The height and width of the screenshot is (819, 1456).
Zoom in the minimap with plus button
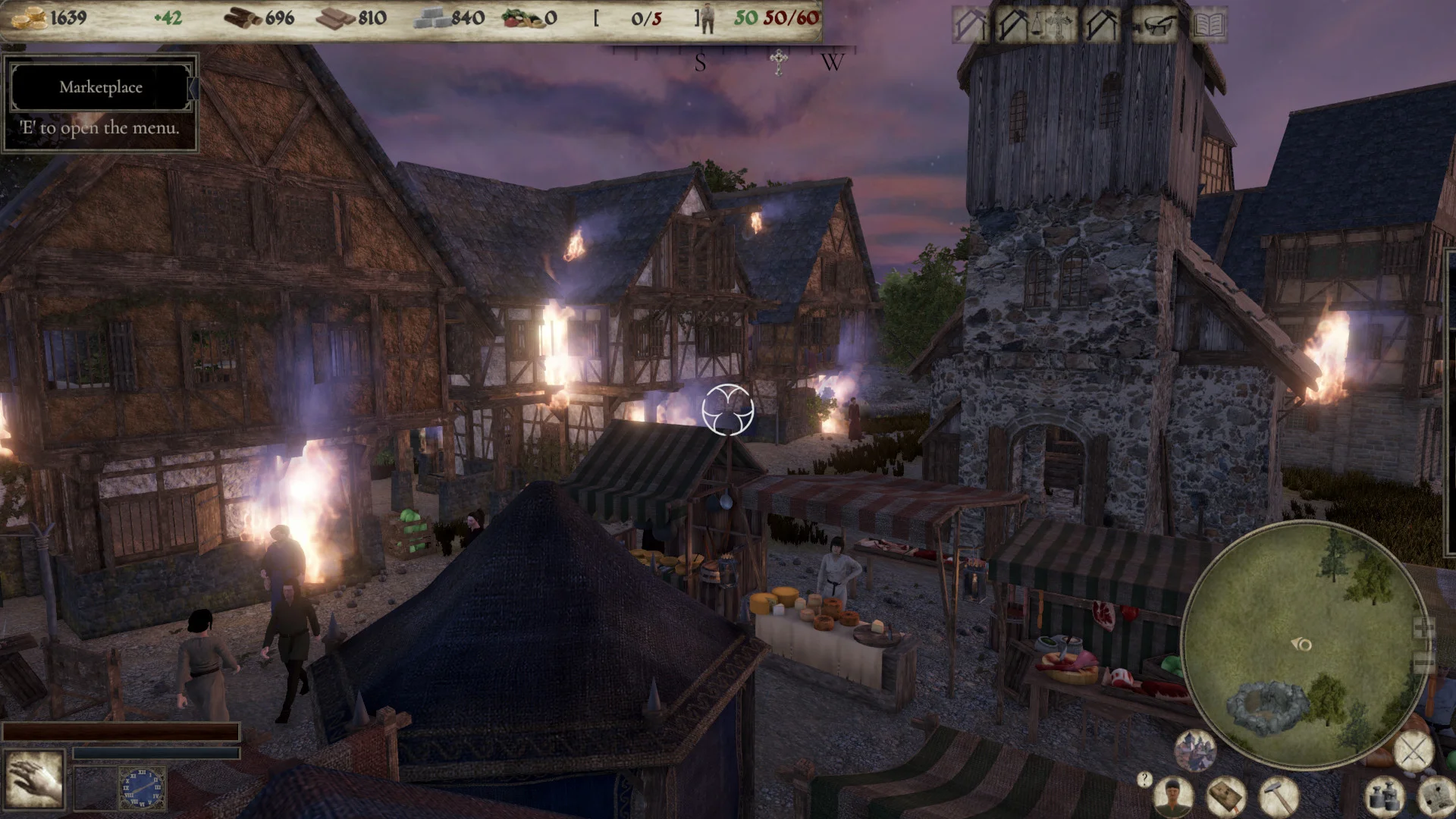point(1423,628)
